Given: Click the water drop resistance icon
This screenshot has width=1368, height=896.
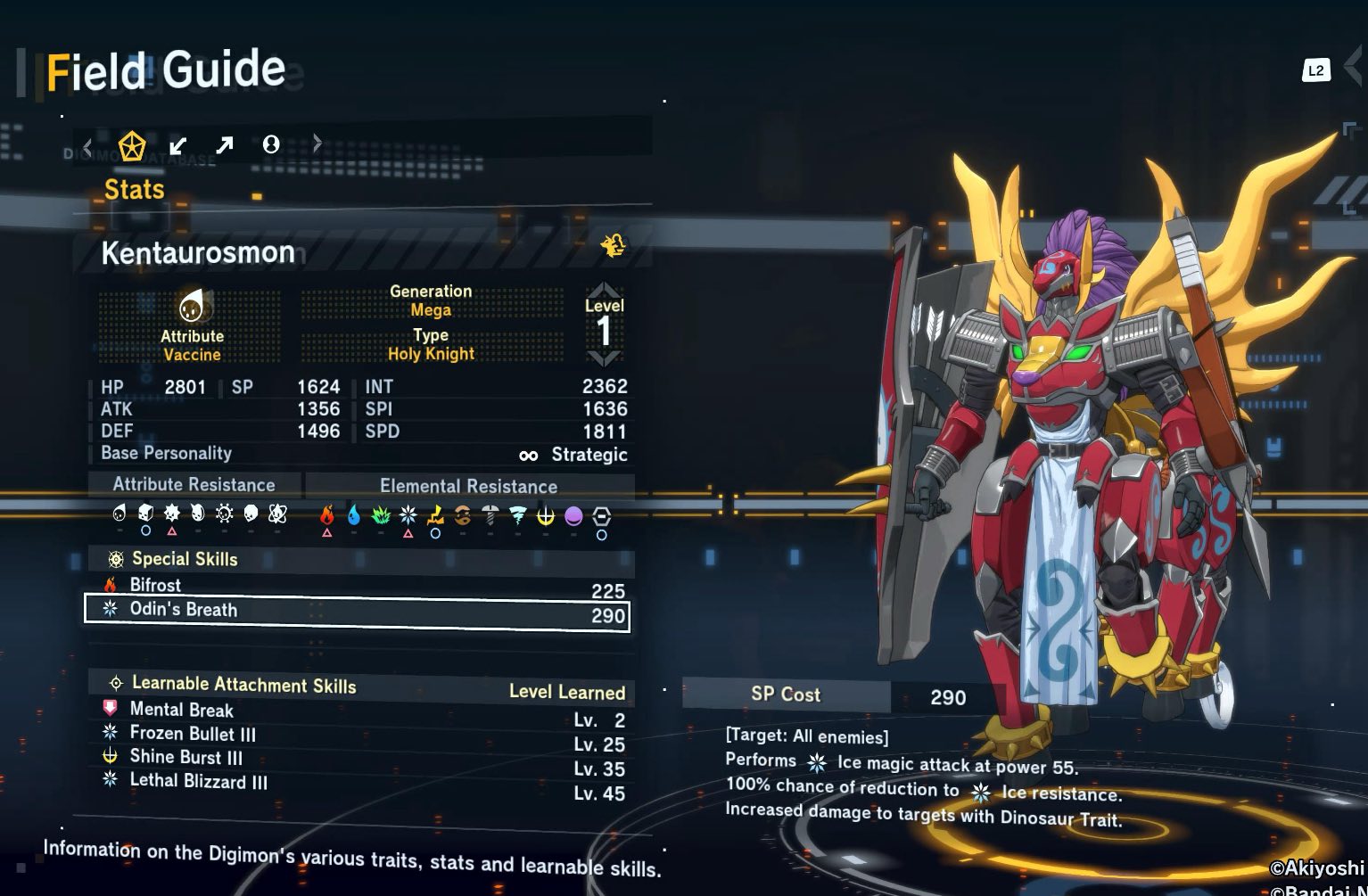Looking at the screenshot, I should click(354, 515).
